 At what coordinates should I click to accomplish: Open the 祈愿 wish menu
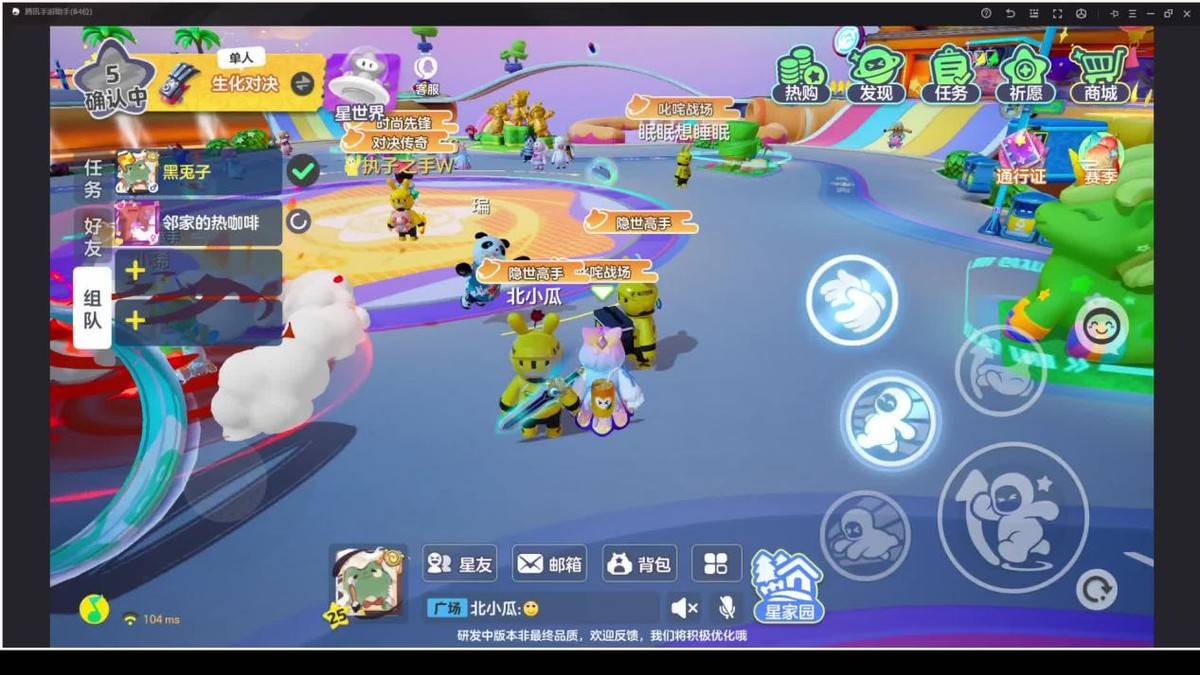tap(1026, 75)
